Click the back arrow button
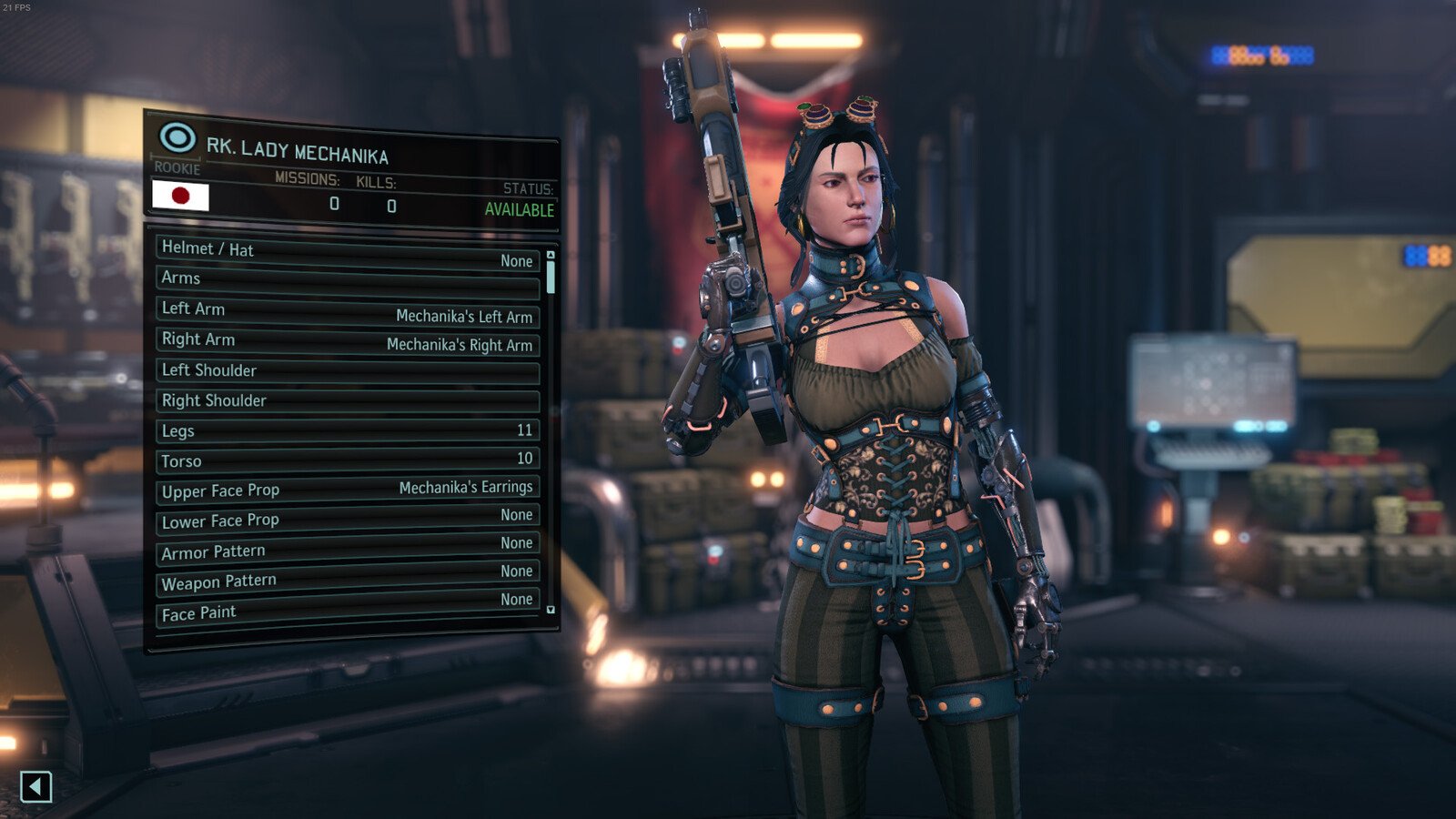The height and width of the screenshot is (819, 1456). pyautogui.click(x=35, y=786)
